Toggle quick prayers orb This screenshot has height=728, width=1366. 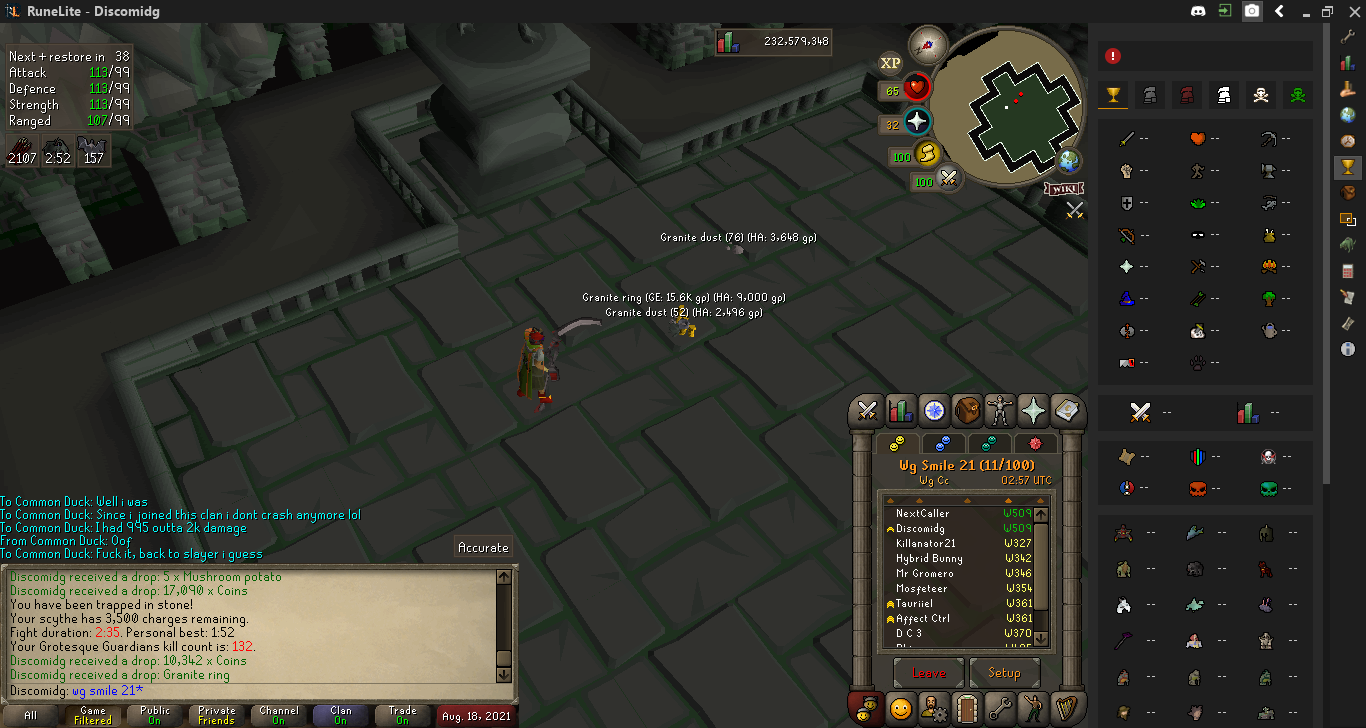click(917, 123)
